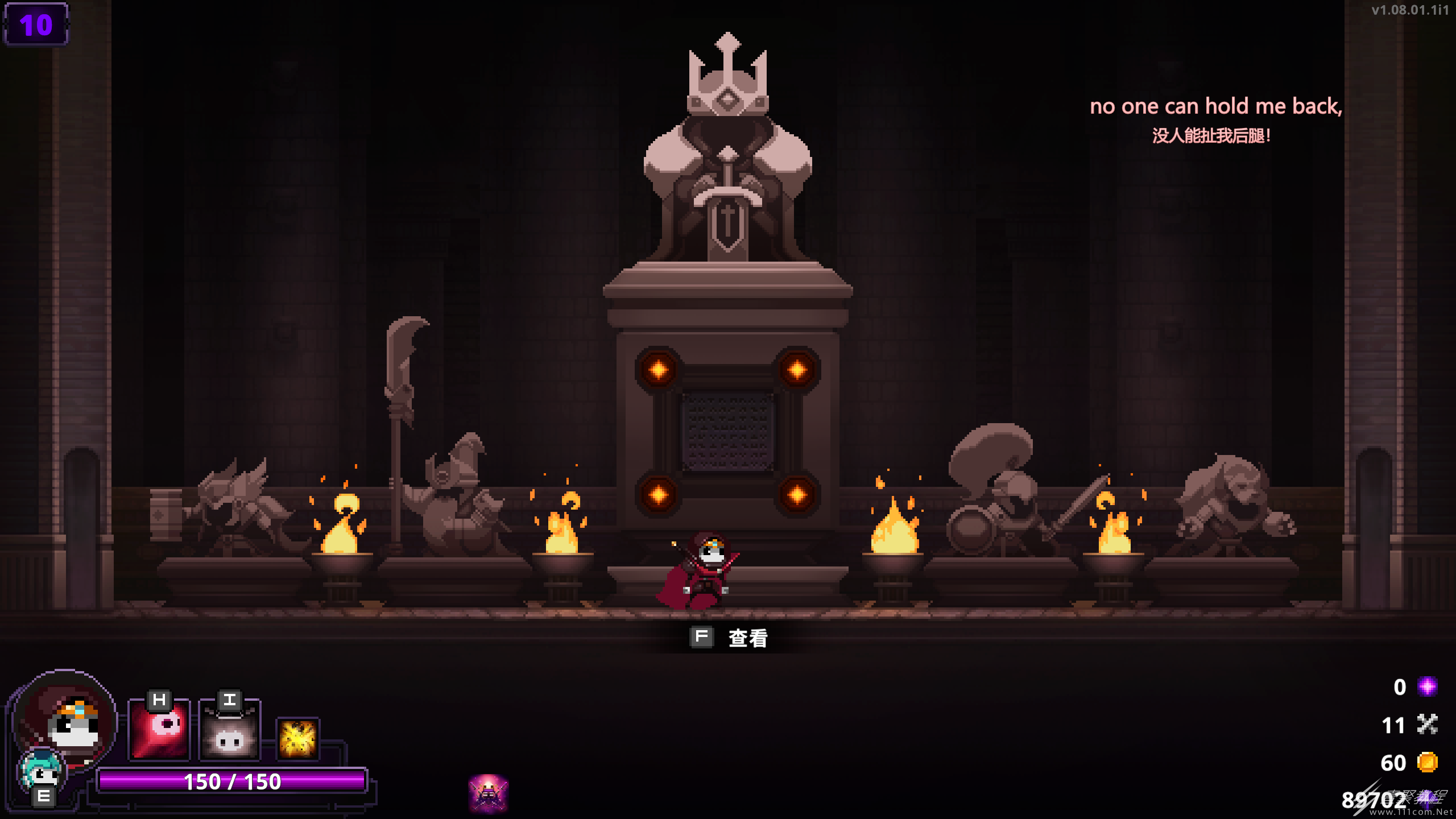This screenshot has height=819, width=1456.
Task: Click the purple counter box showing 10
Action: (36, 24)
